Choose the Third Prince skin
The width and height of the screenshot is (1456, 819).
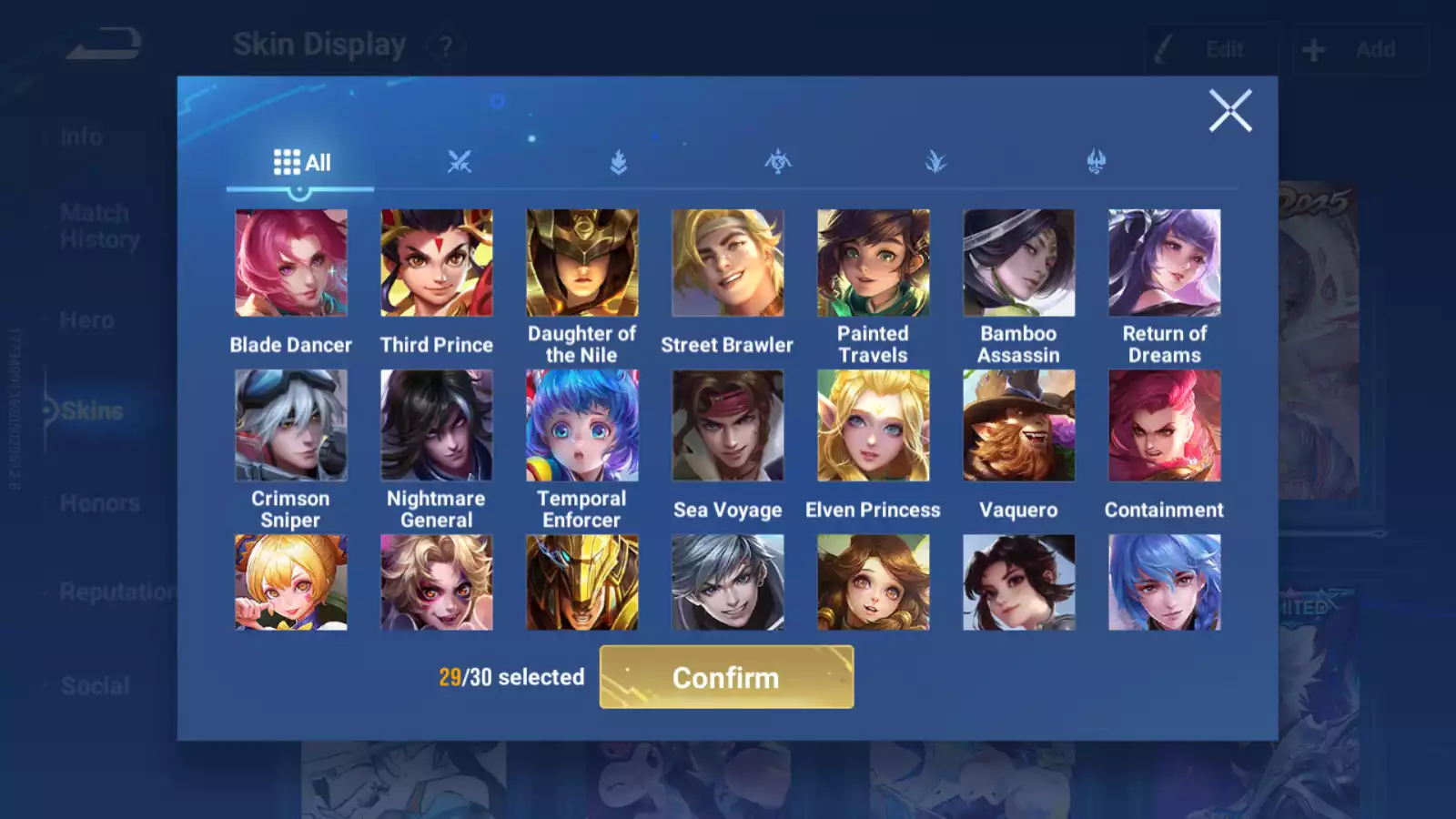[x=437, y=263]
